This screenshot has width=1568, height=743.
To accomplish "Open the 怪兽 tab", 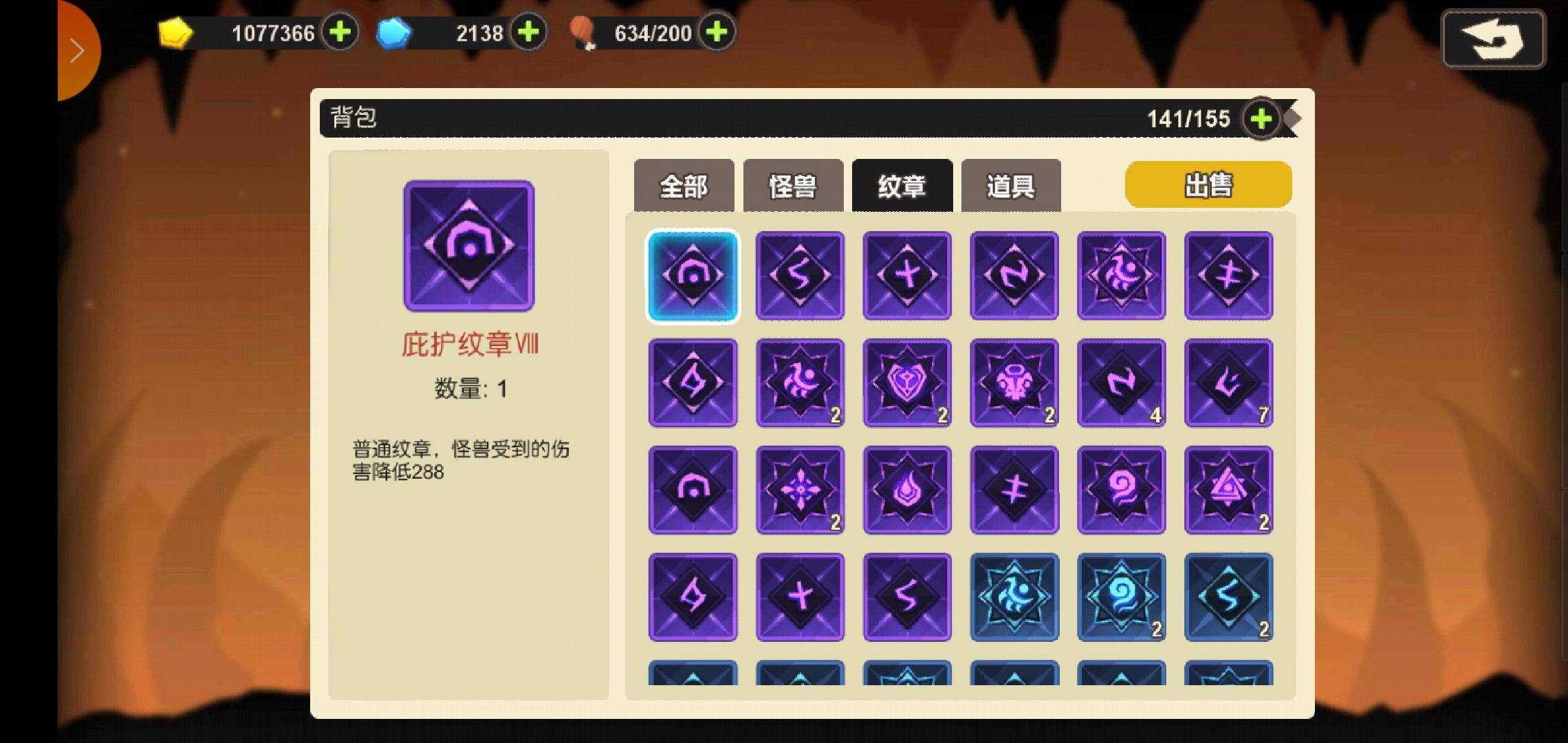I will click(792, 184).
